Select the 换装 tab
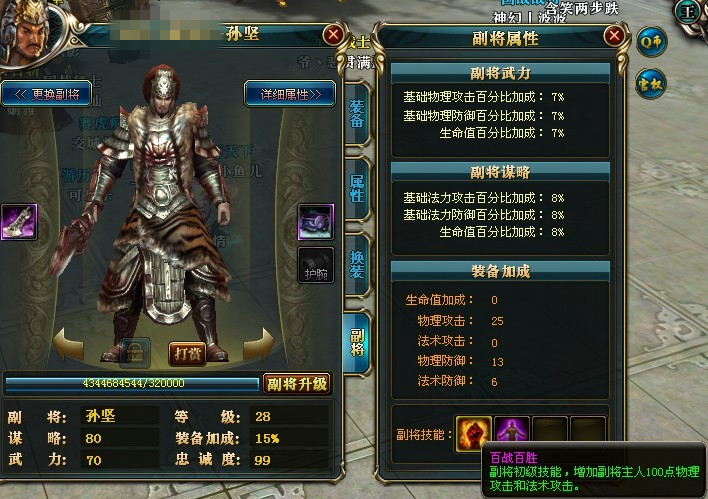 point(357,264)
